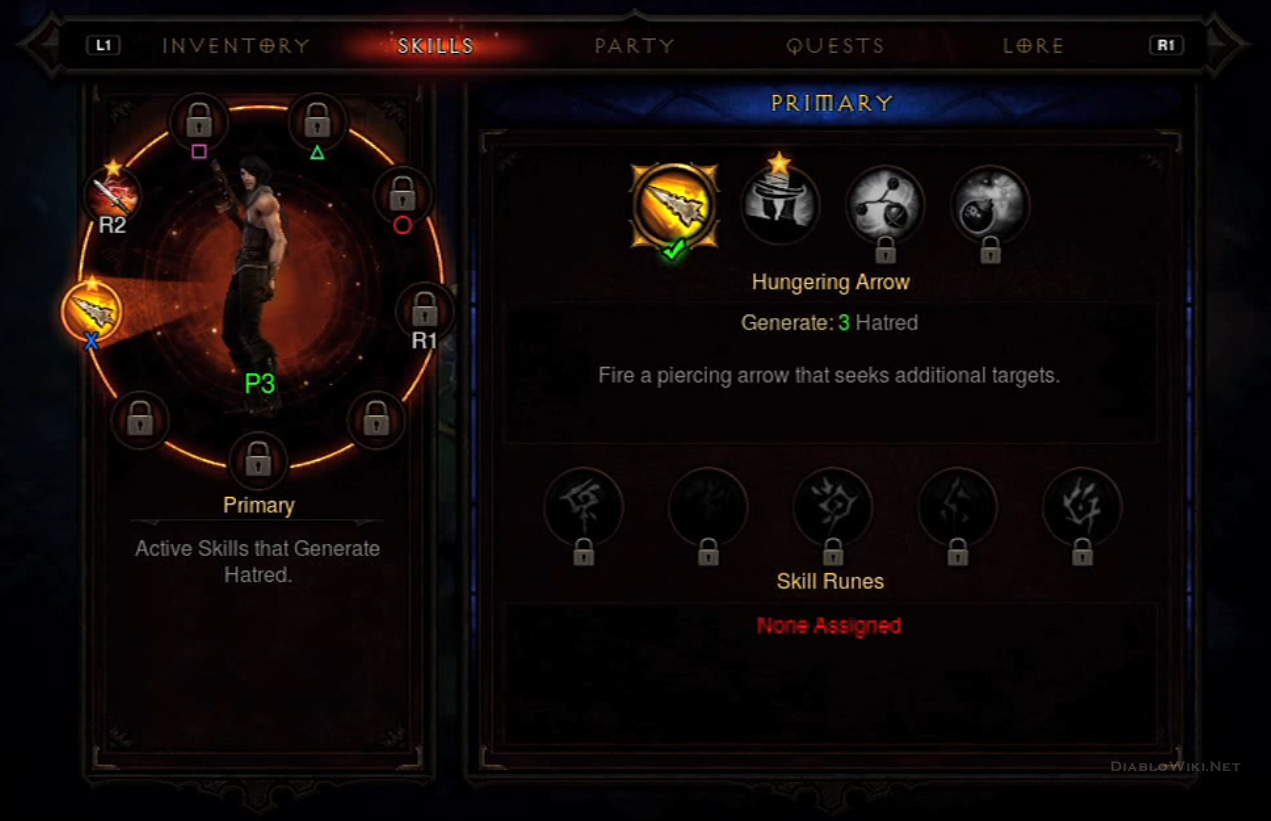Image resolution: width=1271 pixels, height=821 pixels.
Task: Show the Party tab
Action: click(x=634, y=46)
